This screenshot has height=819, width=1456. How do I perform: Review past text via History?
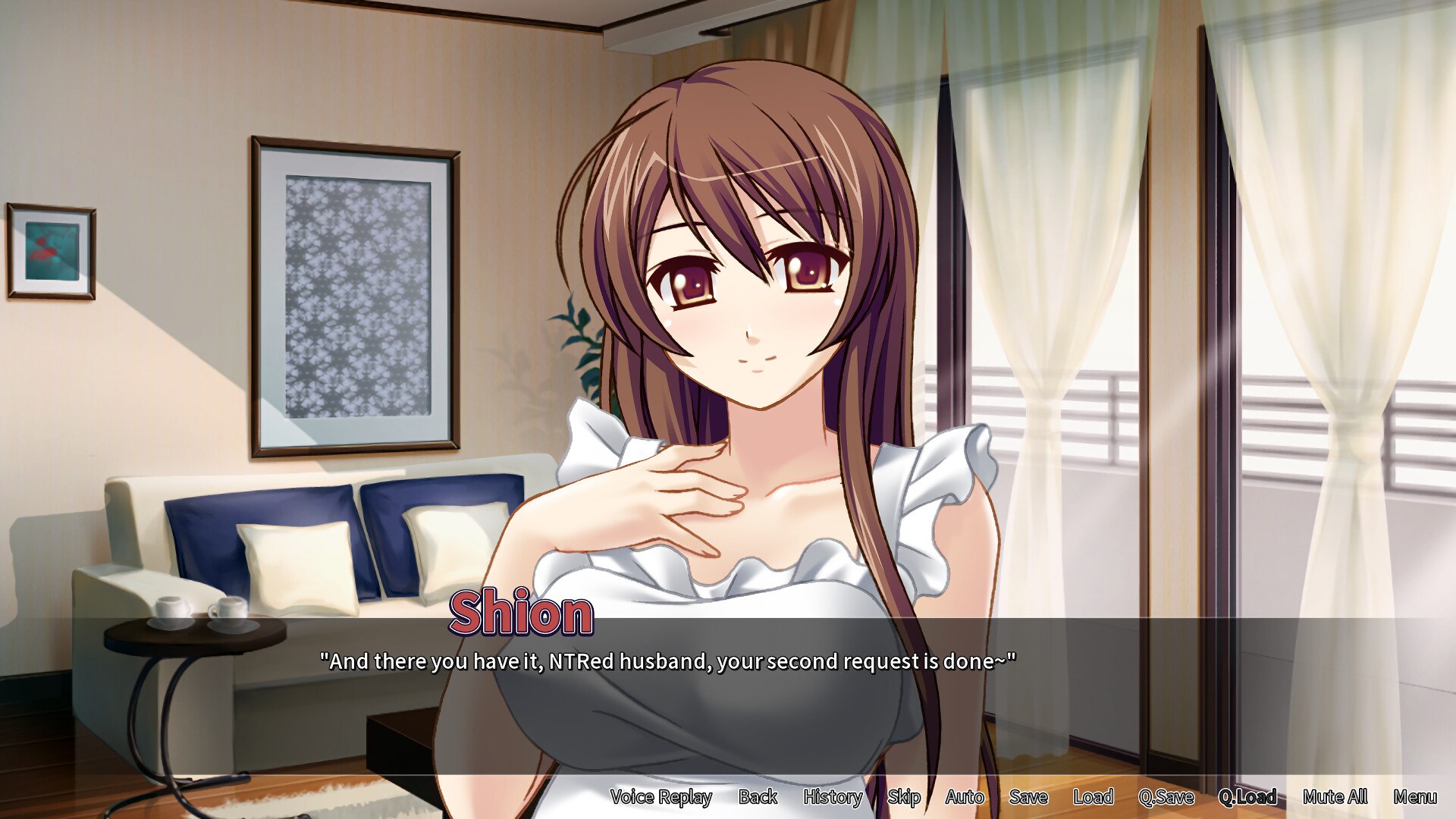832,797
